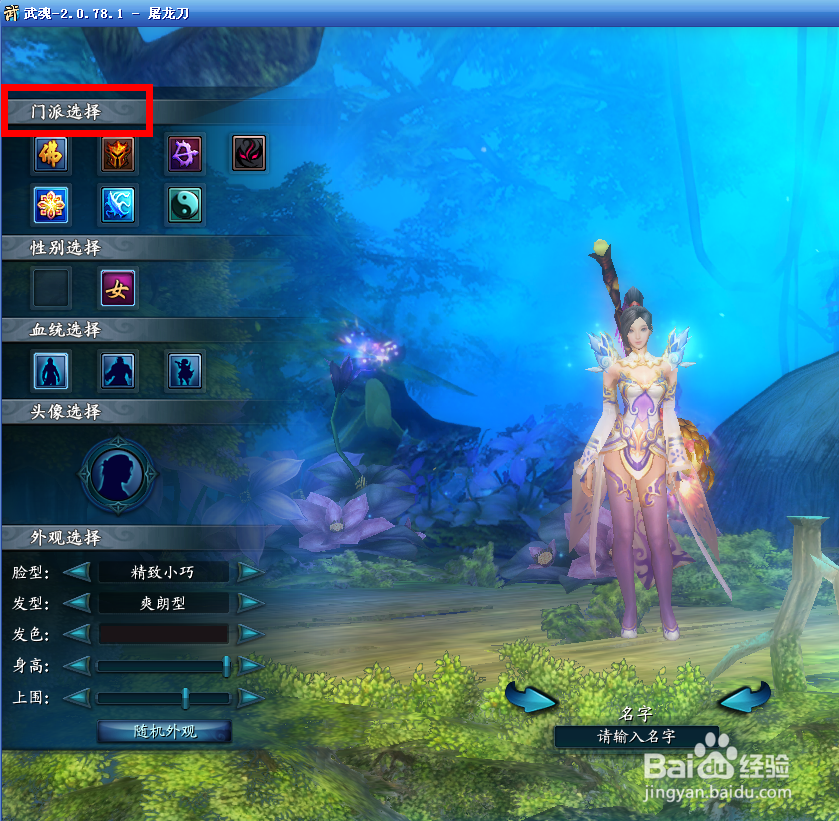Screen dimensions: 839x821
Task: Rotate character using right-side curved arrow
Action: tap(744, 698)
